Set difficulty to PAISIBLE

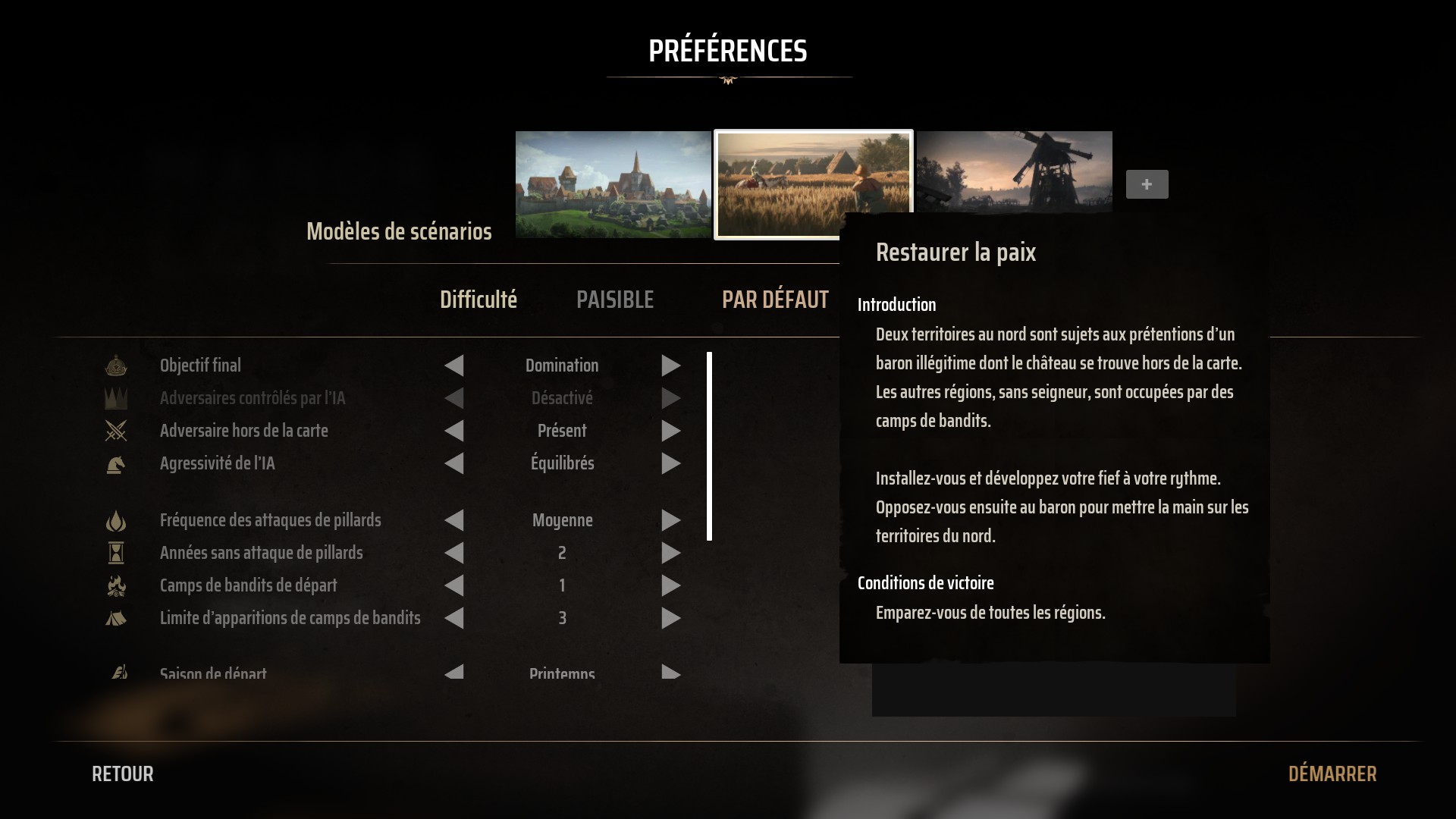click(614, 300)
